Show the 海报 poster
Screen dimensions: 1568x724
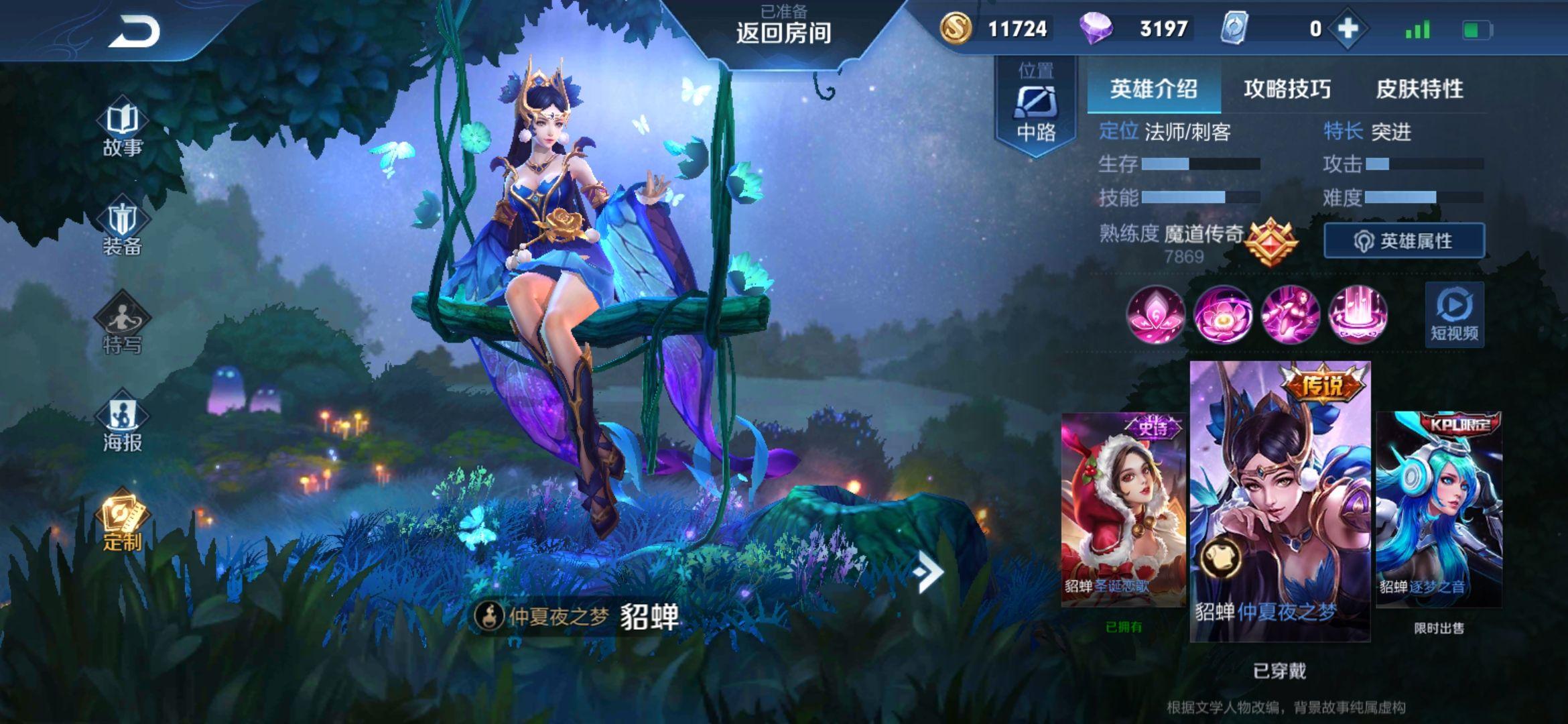[123, 424]
